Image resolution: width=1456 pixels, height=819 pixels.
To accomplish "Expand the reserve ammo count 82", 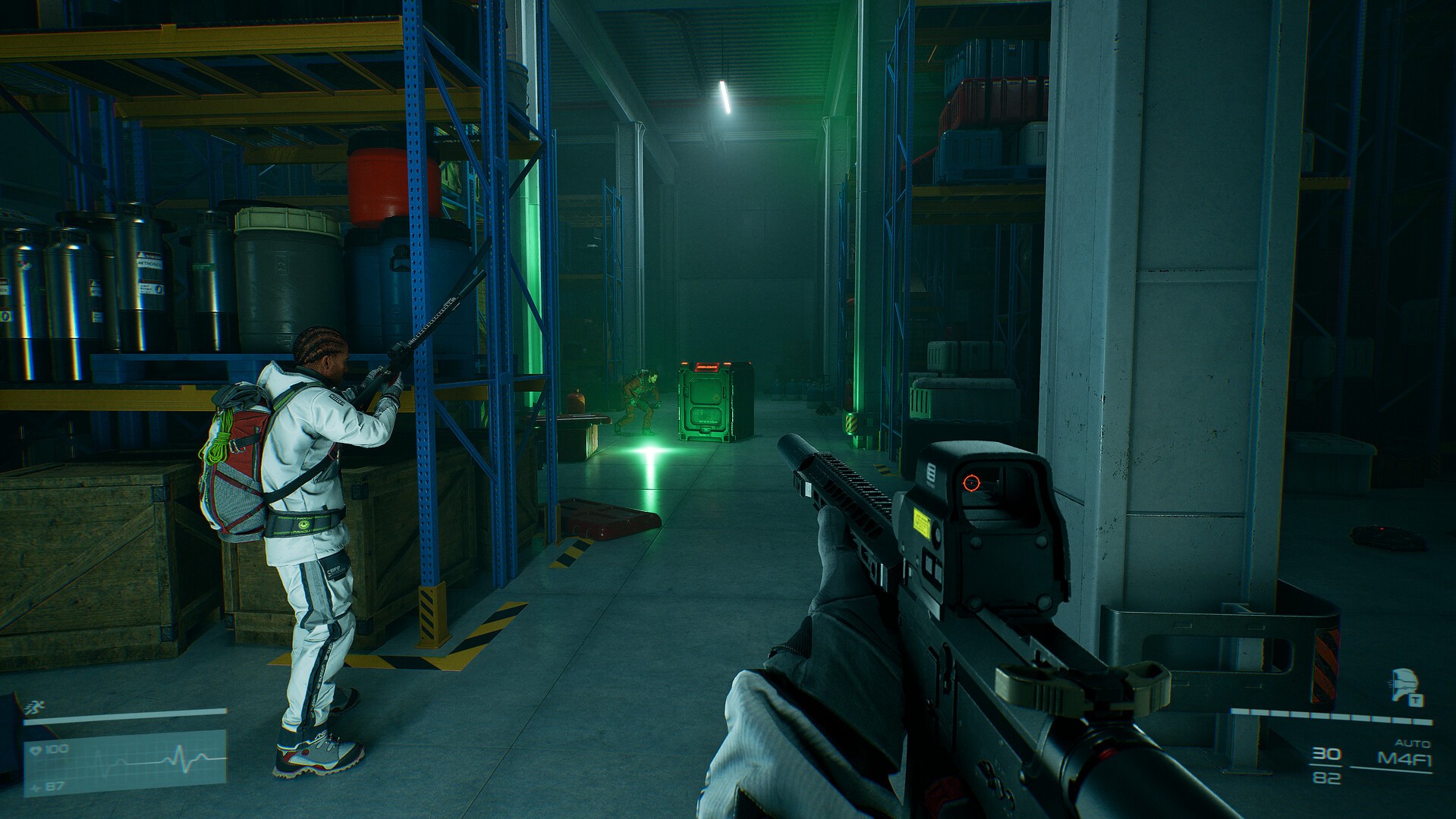I will [x=1325, y=778].
